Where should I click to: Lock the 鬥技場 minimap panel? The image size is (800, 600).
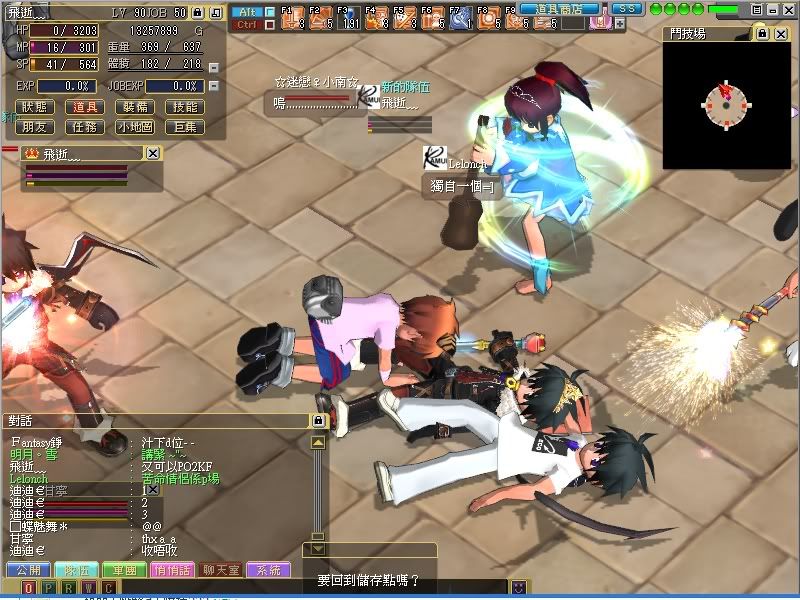(x=762, y=34)
